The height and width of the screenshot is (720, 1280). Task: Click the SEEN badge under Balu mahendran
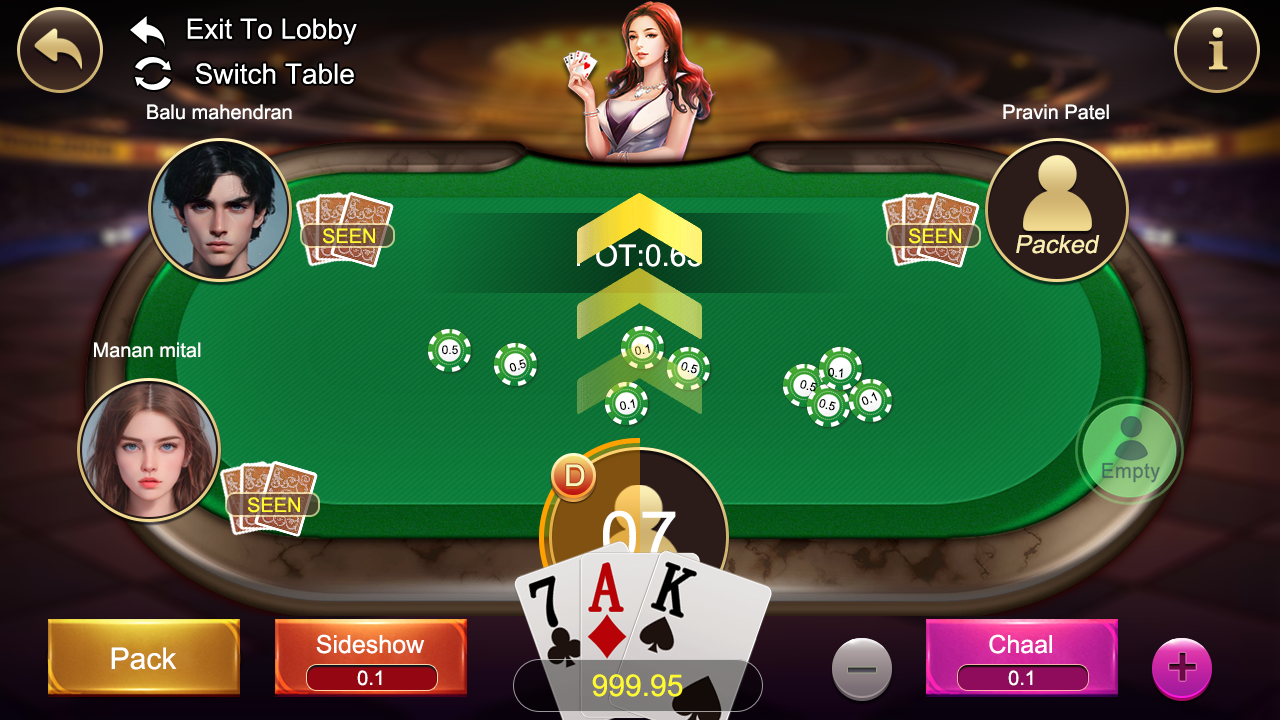pos(348,235)
